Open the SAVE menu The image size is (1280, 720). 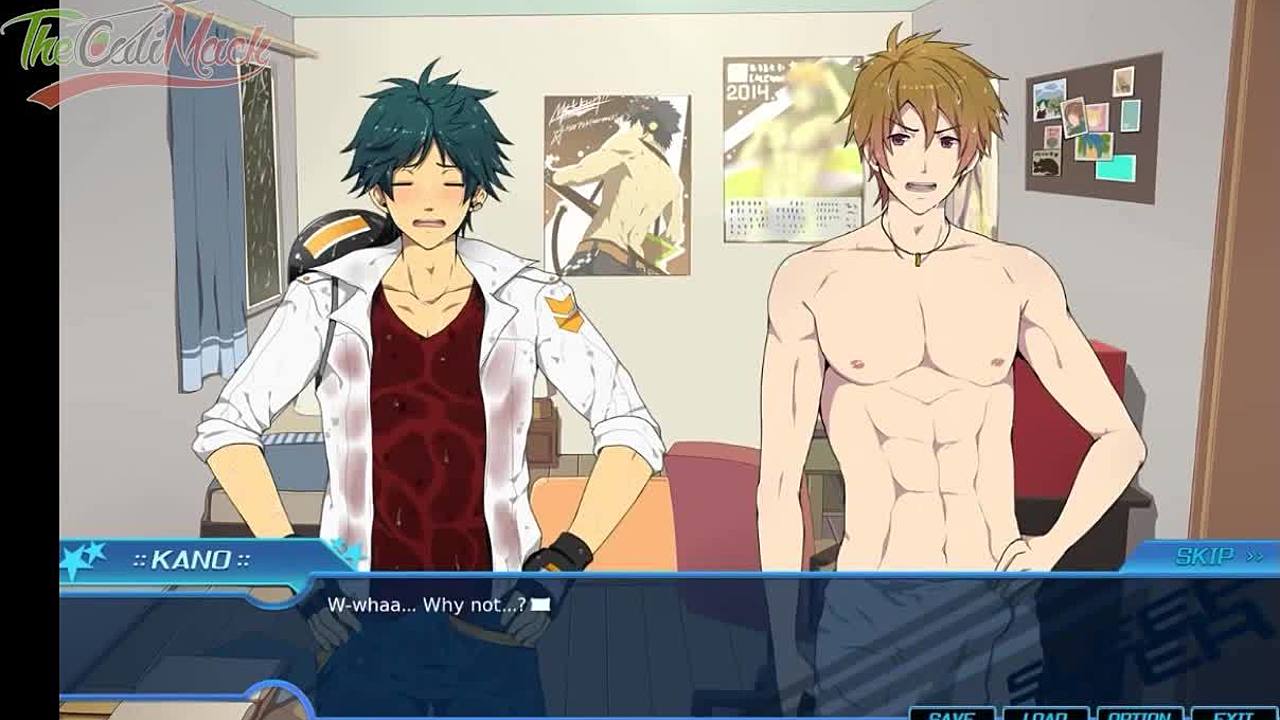(951, 714)
